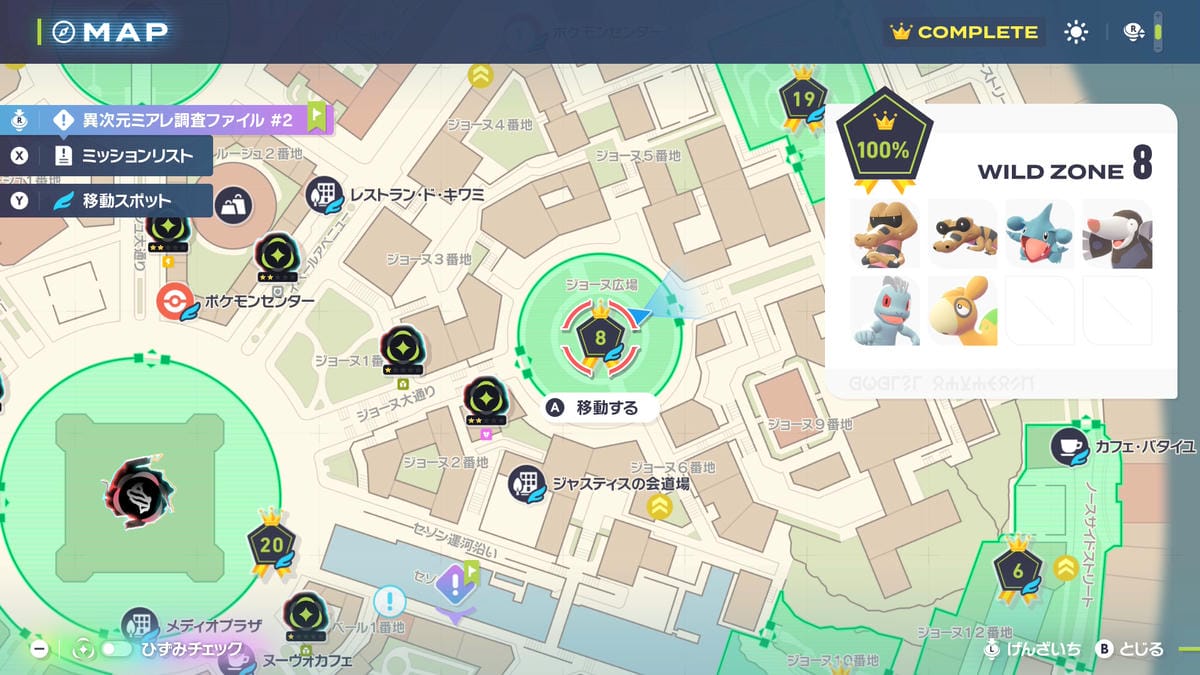Screen dimensions: 1200x675
Task: Toggle the ひずみチェック switch
Action: 117,649
